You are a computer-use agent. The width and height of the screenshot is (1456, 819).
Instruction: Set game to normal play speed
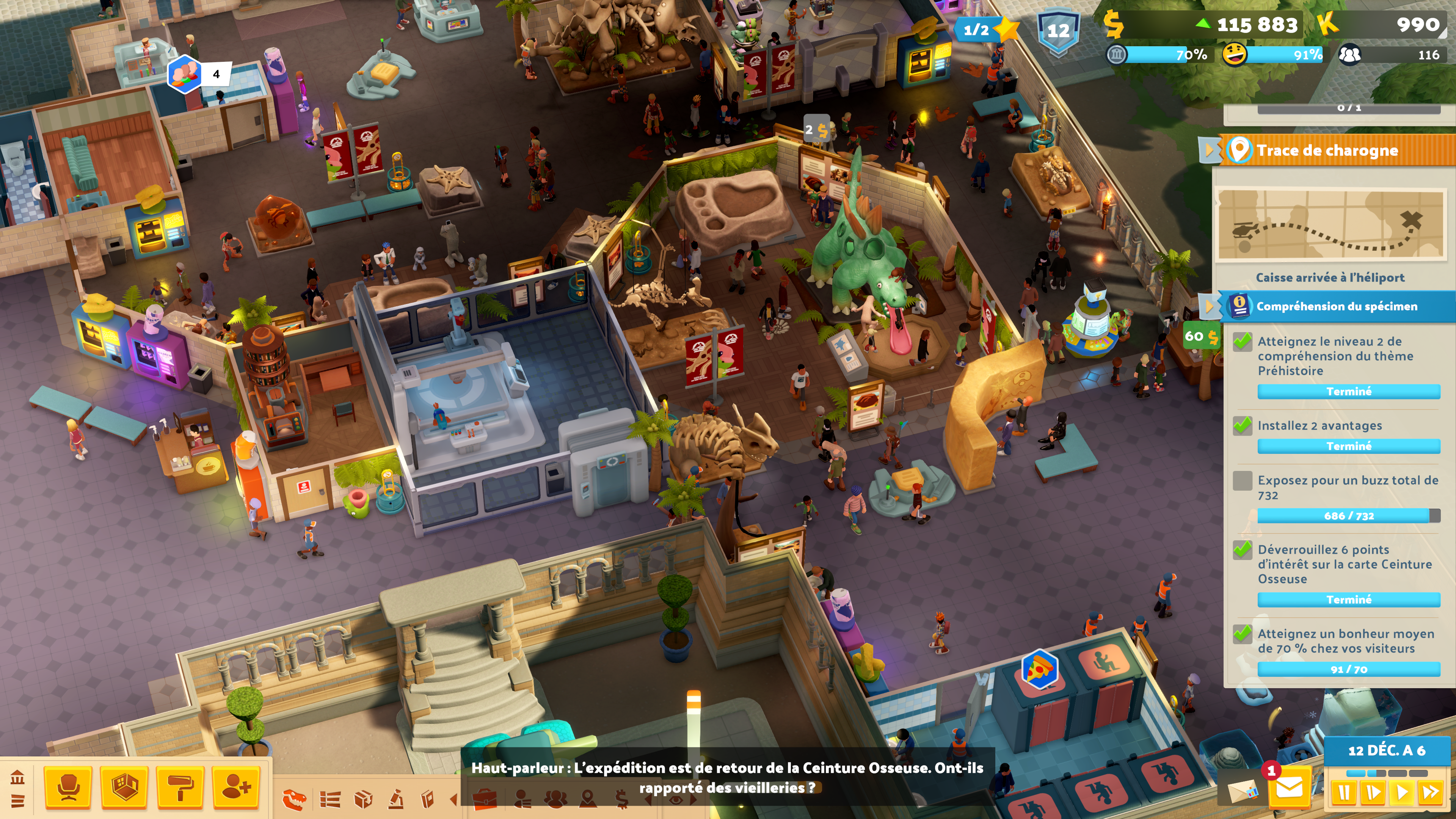[1402, 792]
